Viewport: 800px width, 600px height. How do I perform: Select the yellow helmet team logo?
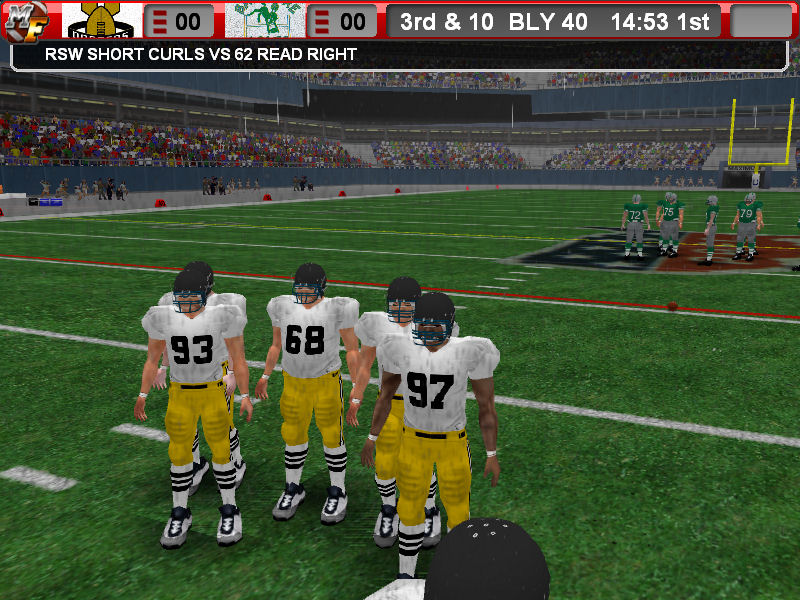coord(102,21)
